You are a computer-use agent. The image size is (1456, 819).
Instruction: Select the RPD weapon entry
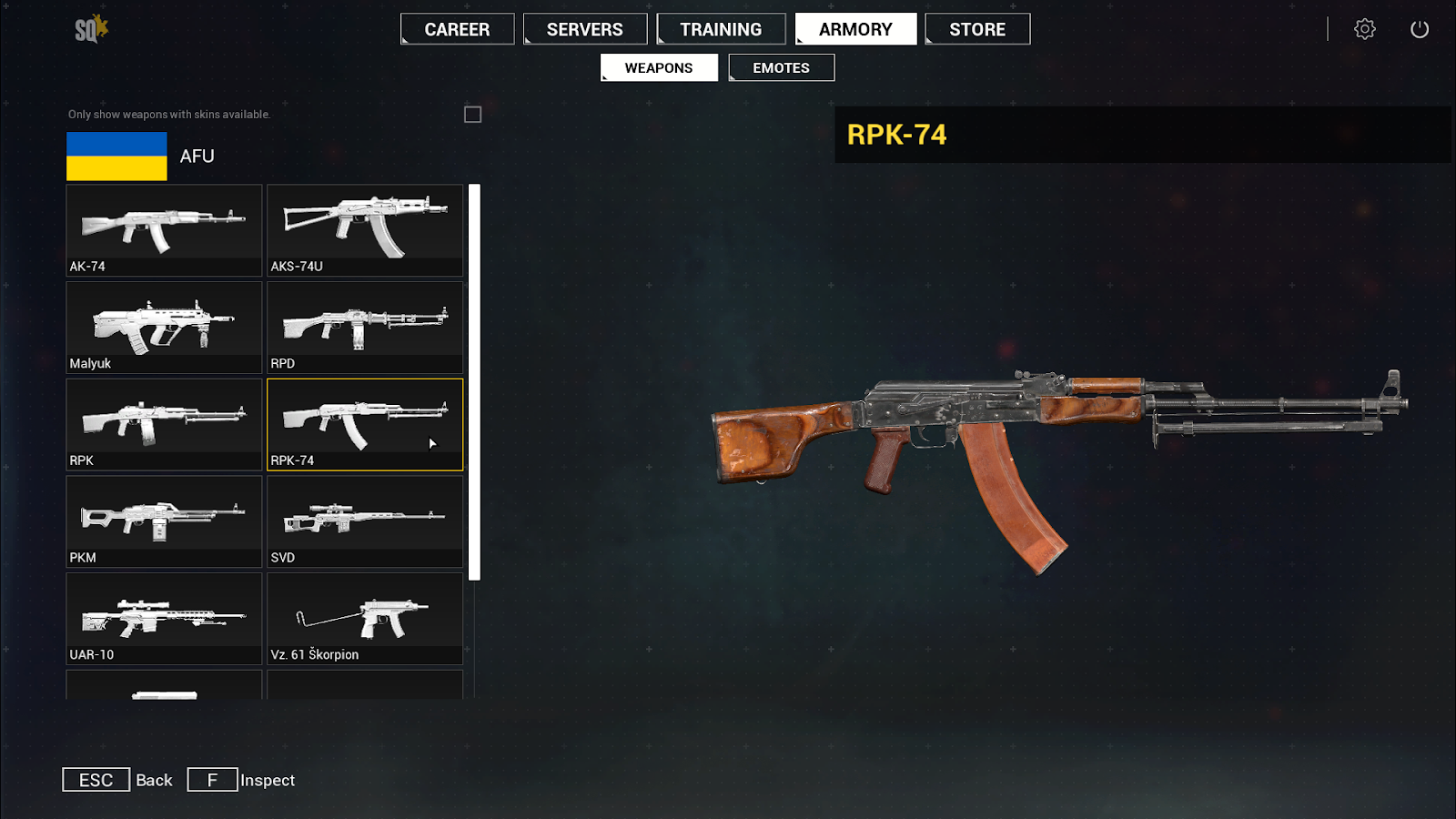pos(364,328)
